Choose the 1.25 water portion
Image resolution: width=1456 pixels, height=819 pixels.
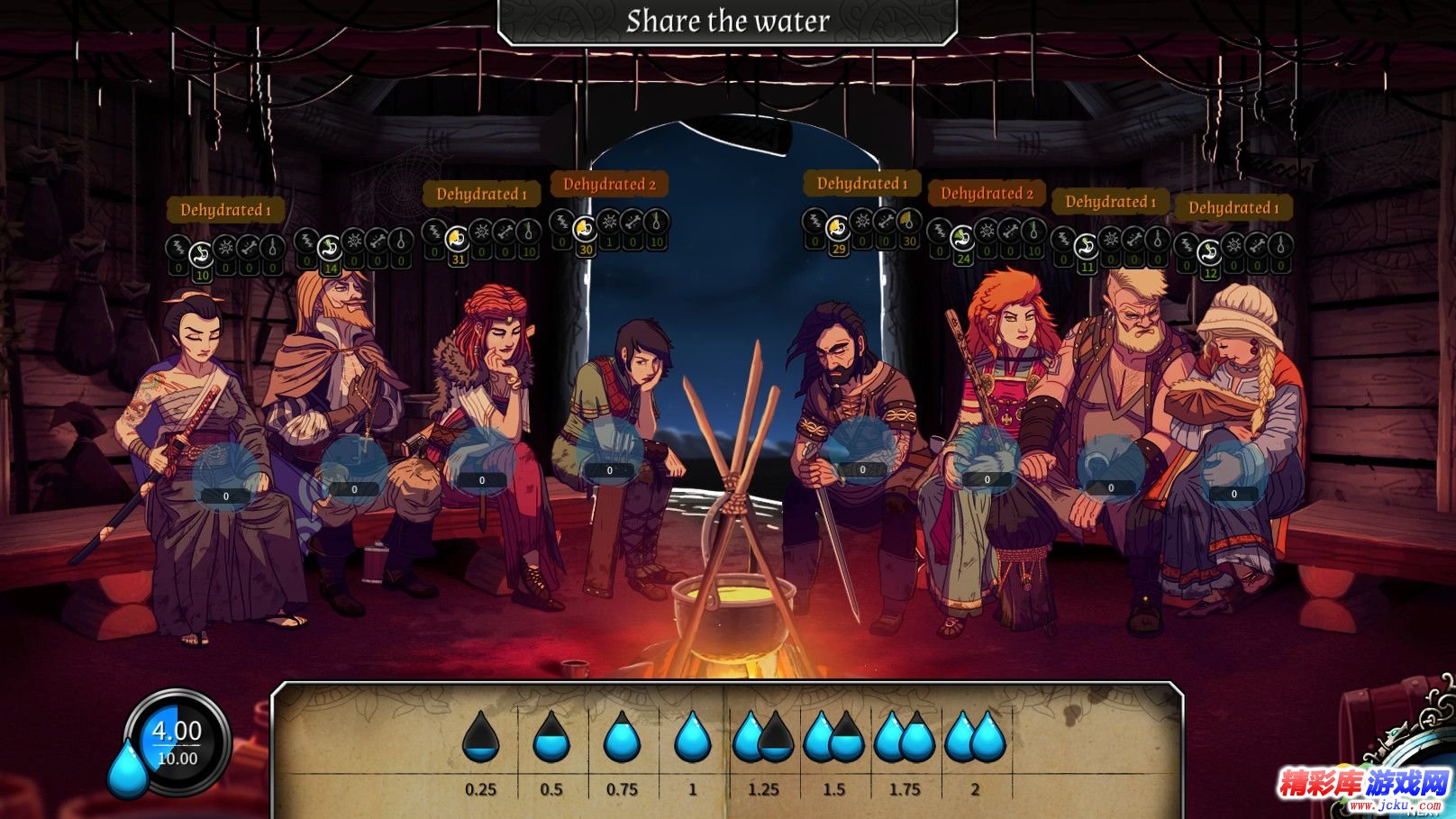(763, 737)
